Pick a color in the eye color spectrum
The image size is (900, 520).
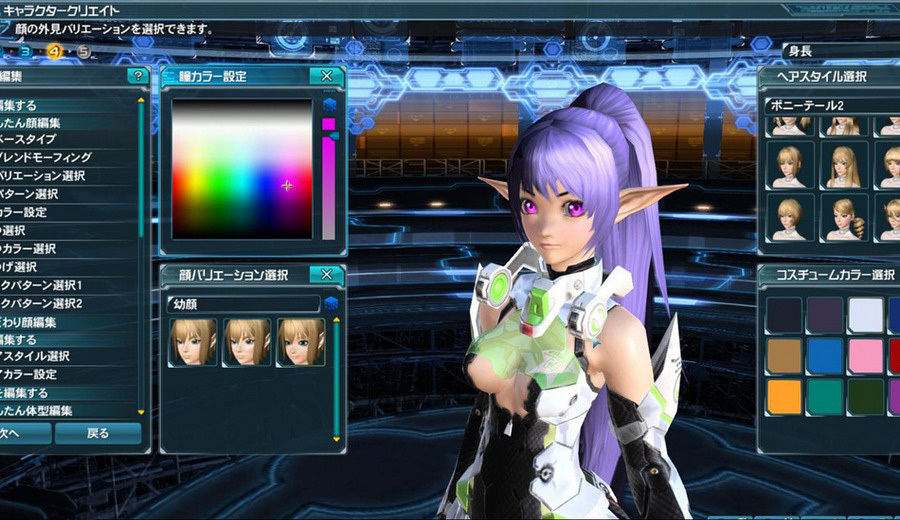point(243,169)
